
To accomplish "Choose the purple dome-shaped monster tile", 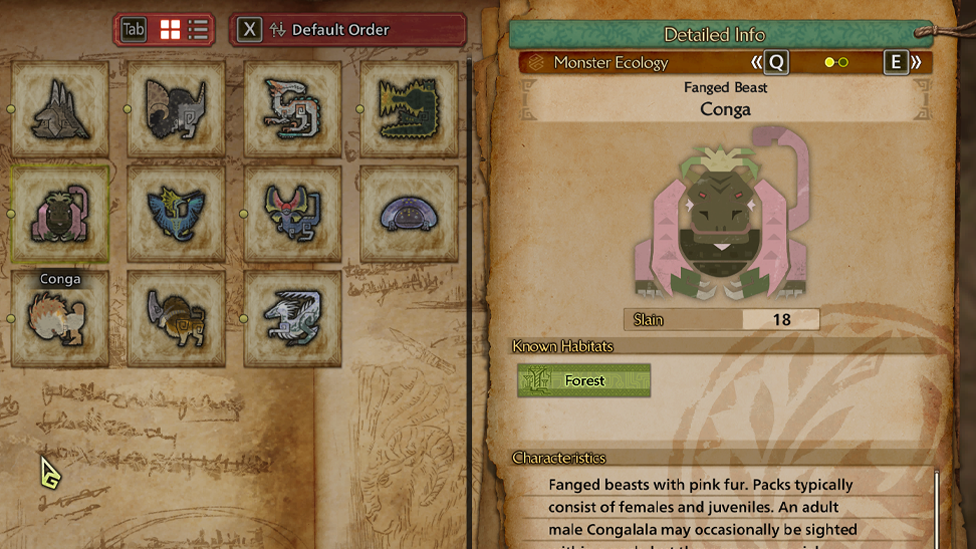I will pyautogui.click(x=408, y=214).
